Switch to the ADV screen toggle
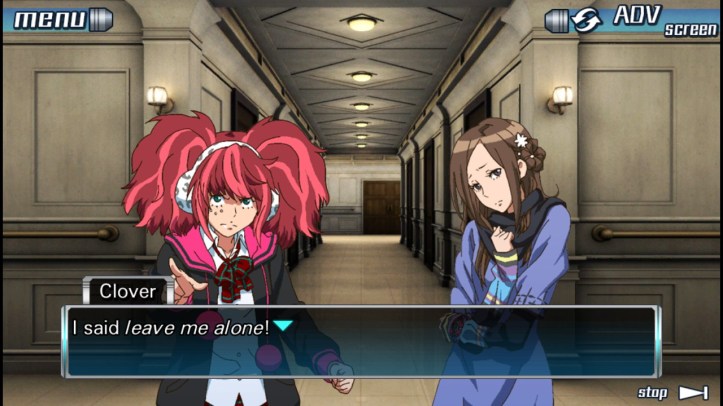Image resolution: width=723 pixels, height=406 pixels. [x=632, y=19]
